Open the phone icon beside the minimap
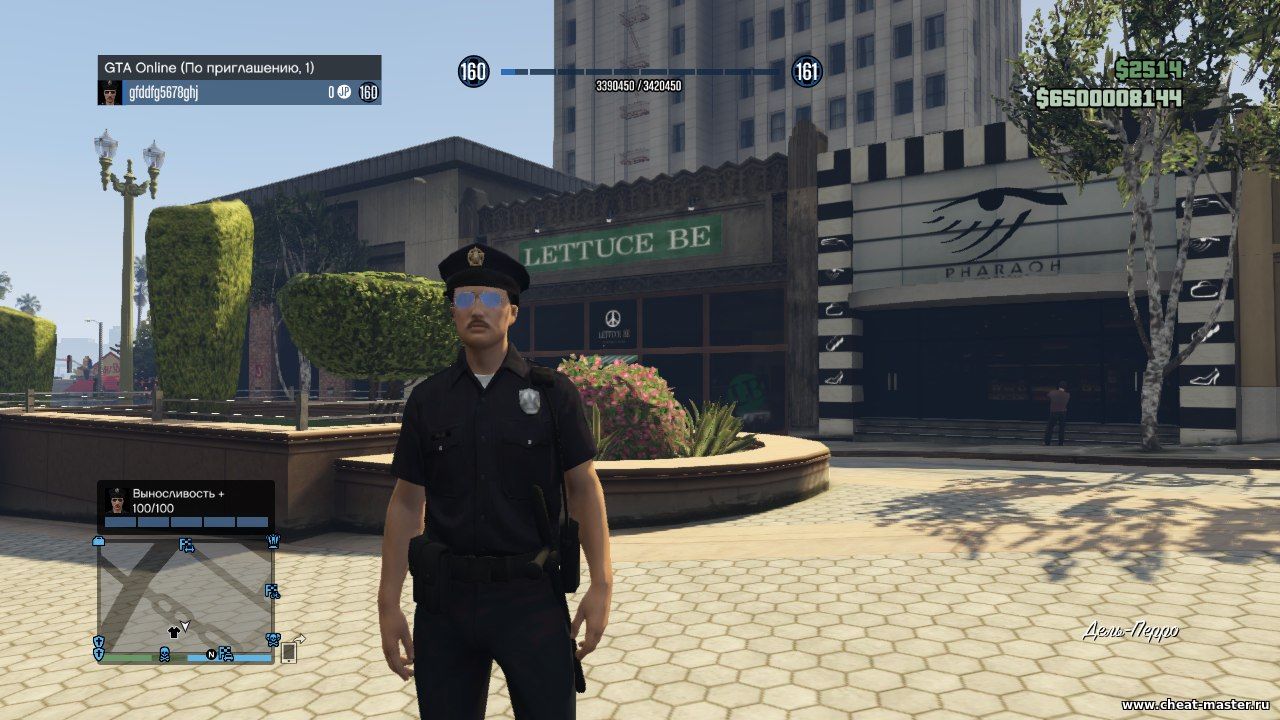This screenshot has width=1280, height=720. tap(288, 652)
